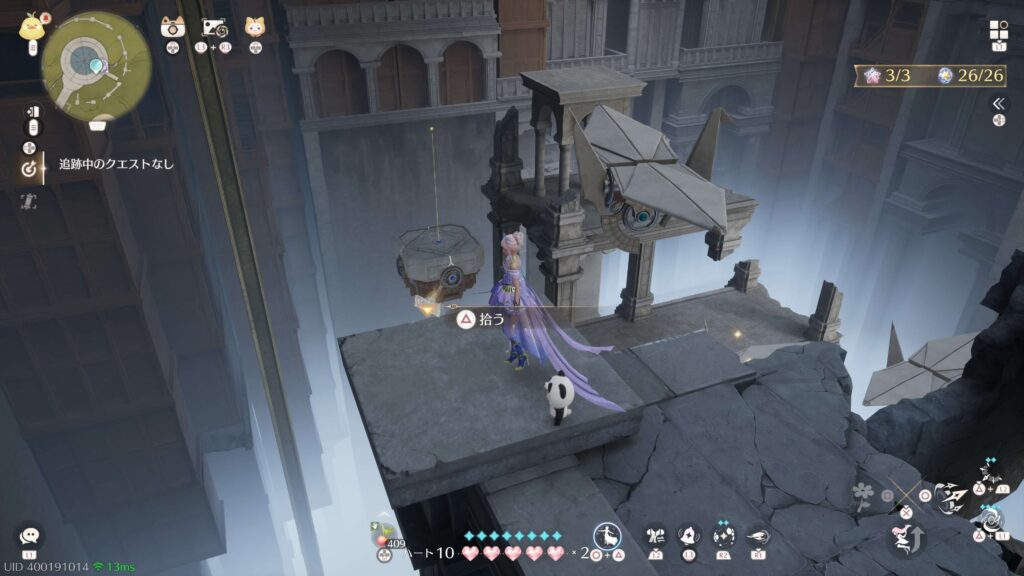Open the circular minimap

point(97,66)
